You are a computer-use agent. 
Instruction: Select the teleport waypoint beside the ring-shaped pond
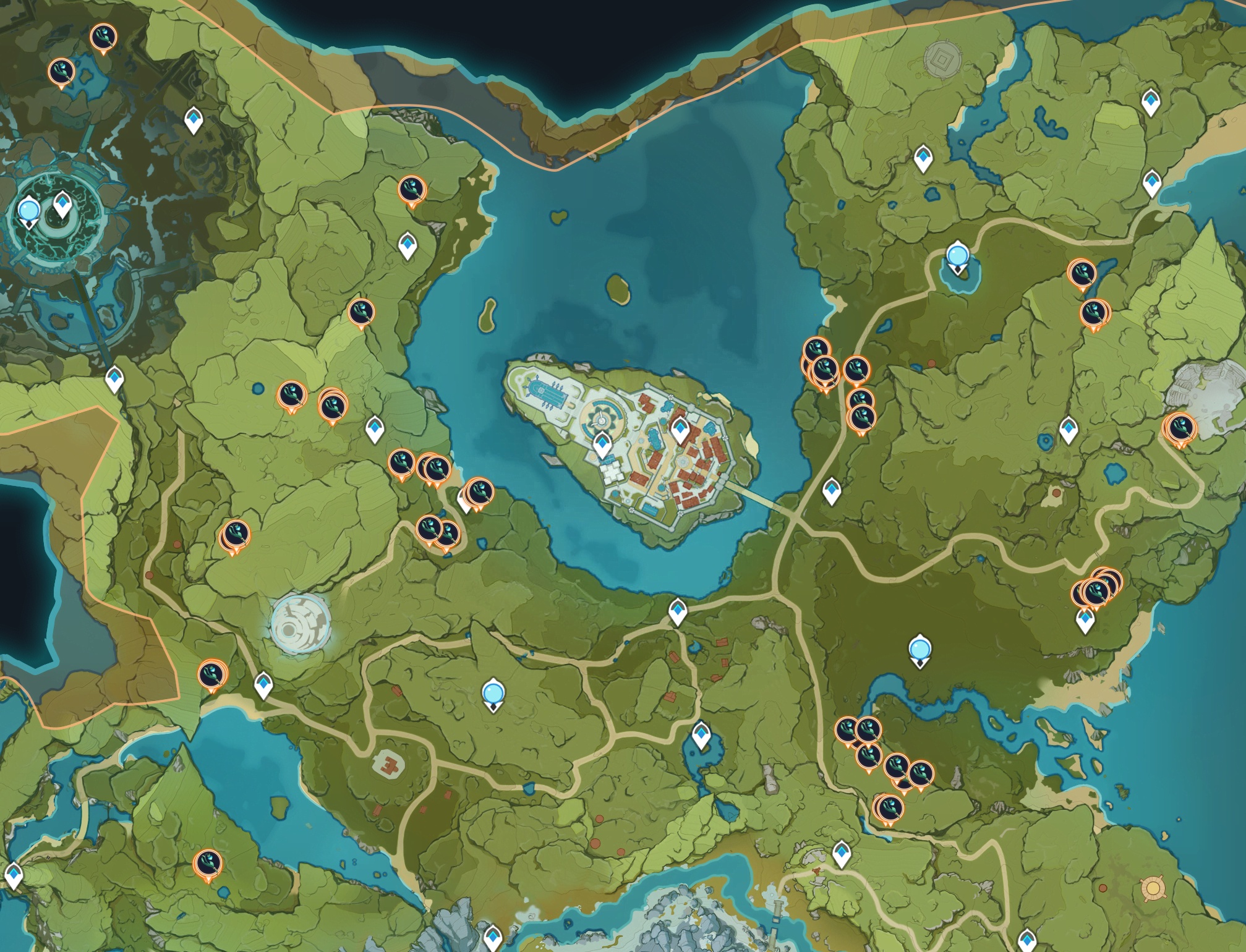click(1069, 429)
